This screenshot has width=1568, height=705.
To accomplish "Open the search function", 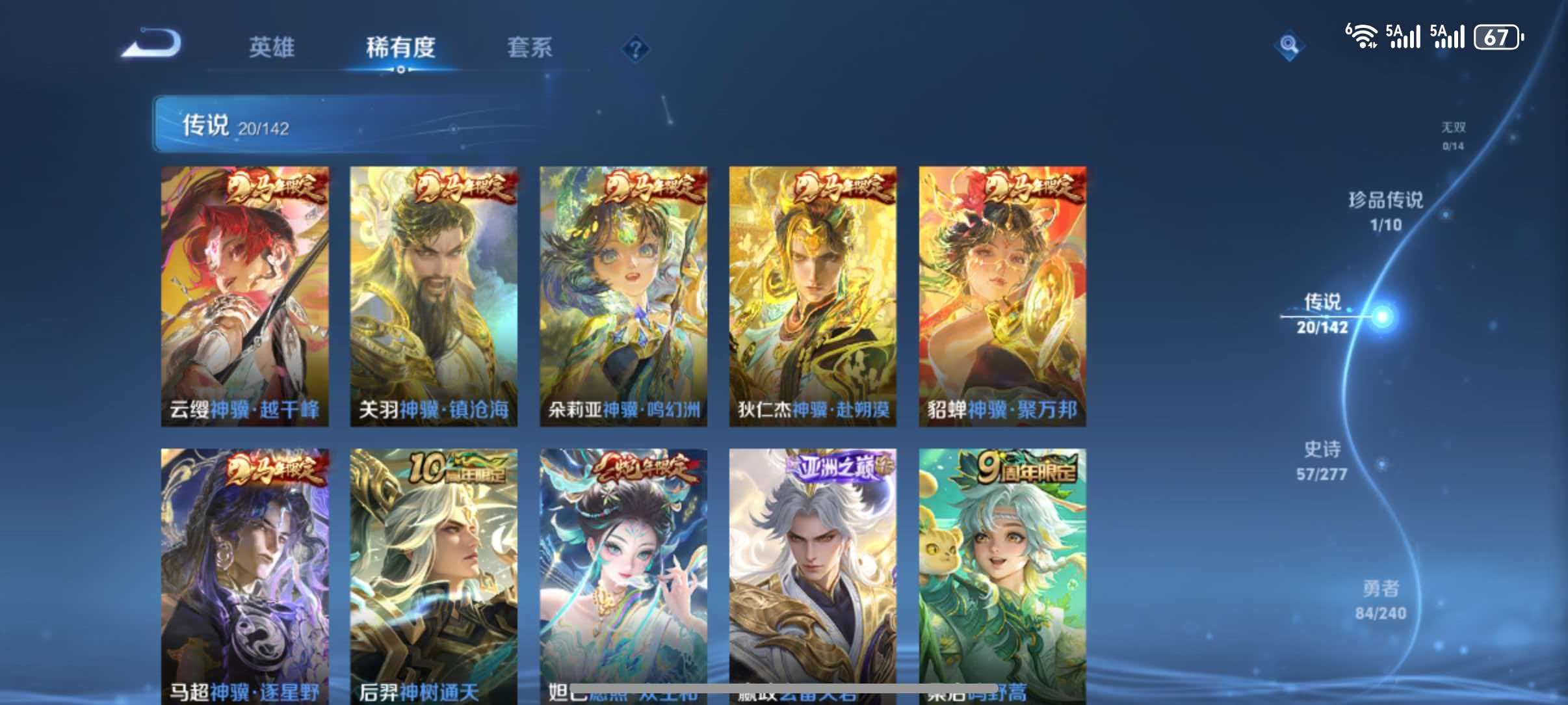I will (1290, 45).
